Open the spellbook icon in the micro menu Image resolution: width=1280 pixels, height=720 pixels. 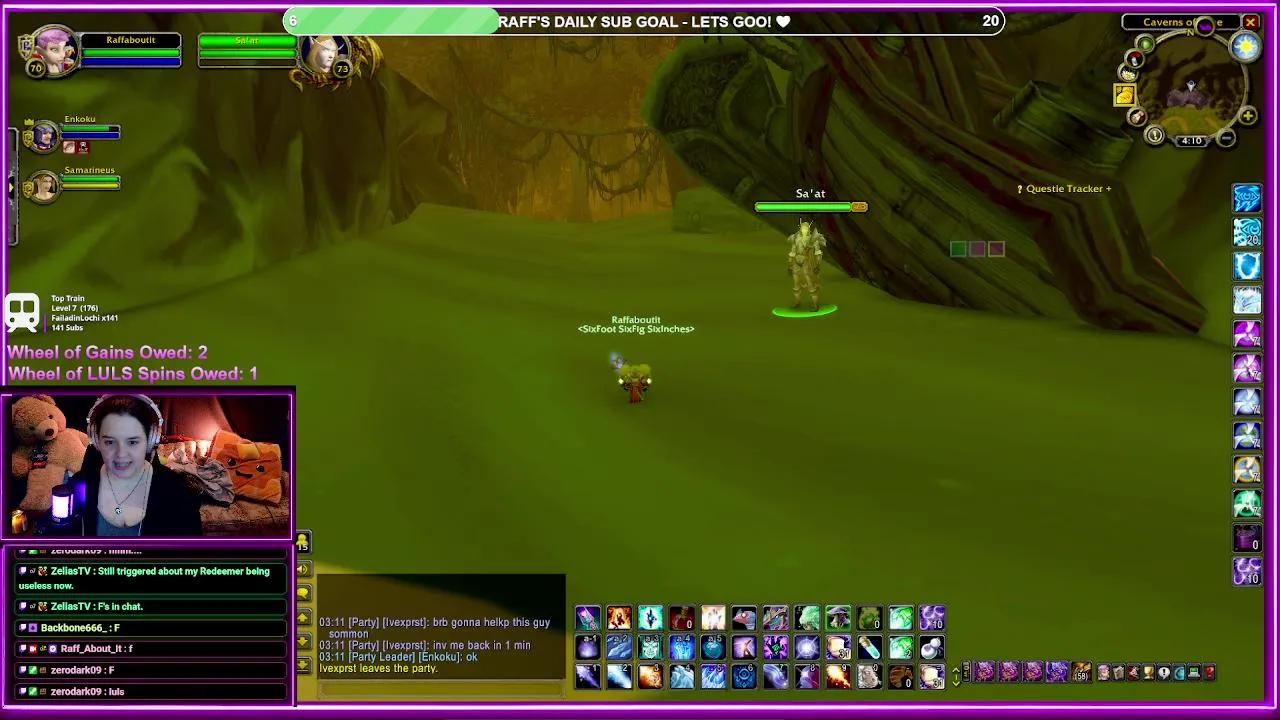coord(1118,672)
